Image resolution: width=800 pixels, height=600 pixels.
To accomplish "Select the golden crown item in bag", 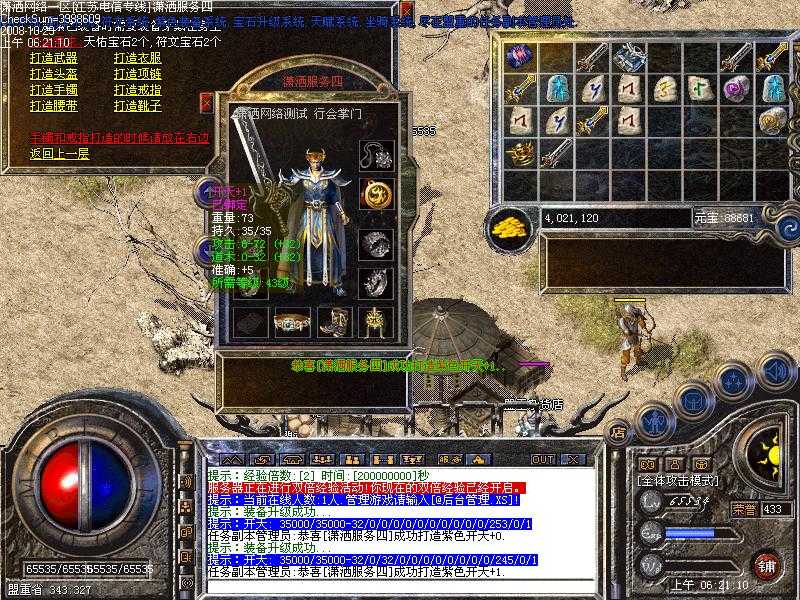I will 520,153.
